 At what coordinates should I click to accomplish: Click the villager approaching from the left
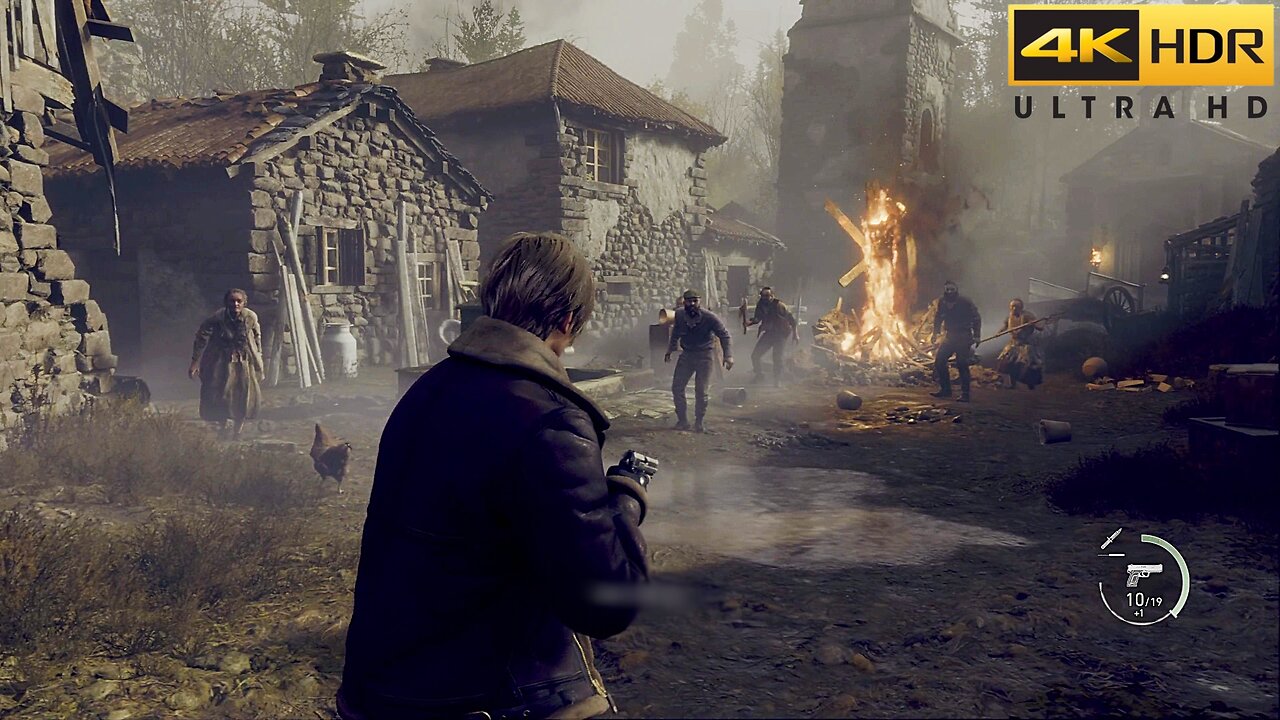tap(230, 350)
